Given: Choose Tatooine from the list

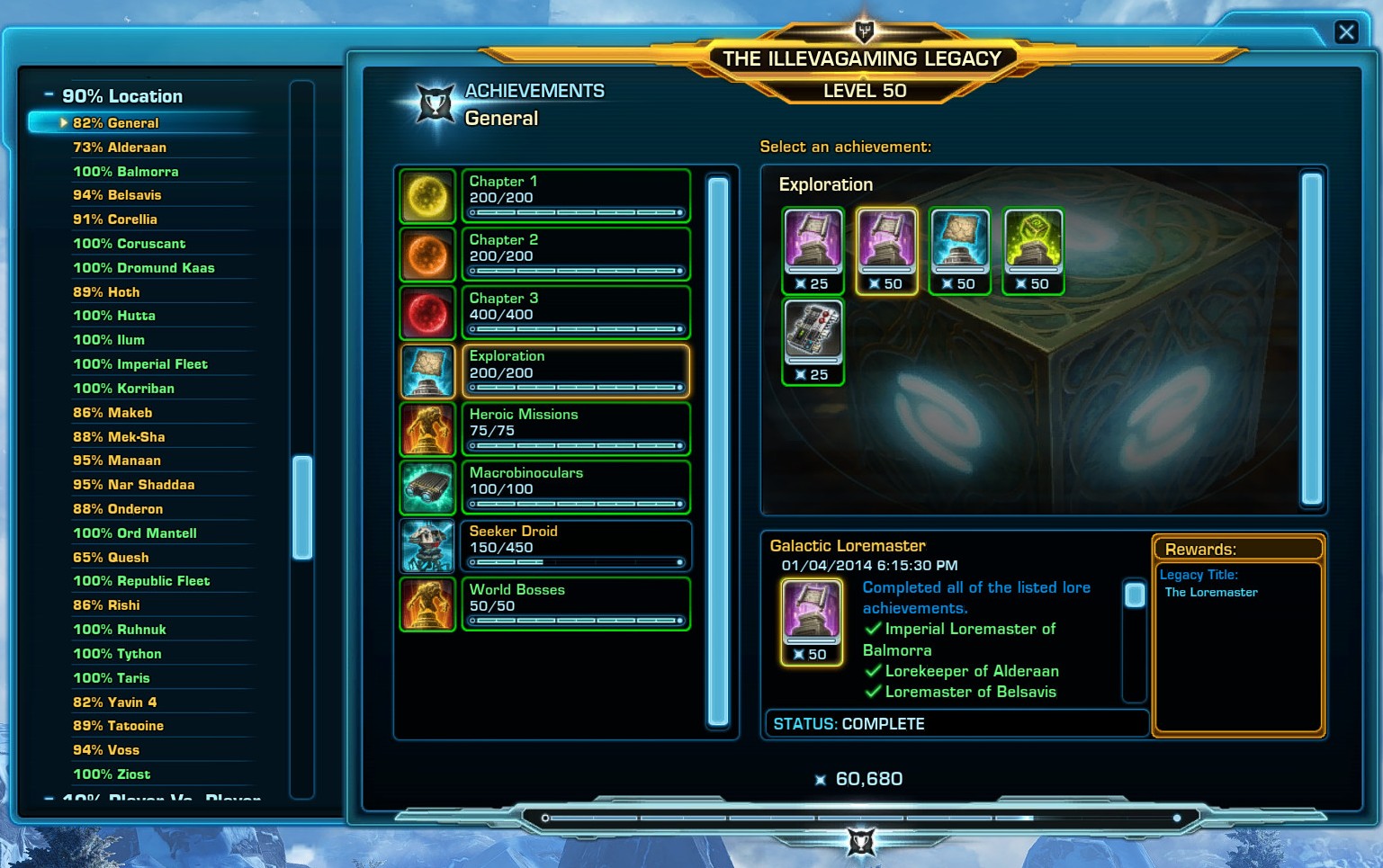Looking at the screenshot, I should coord(118,726).
